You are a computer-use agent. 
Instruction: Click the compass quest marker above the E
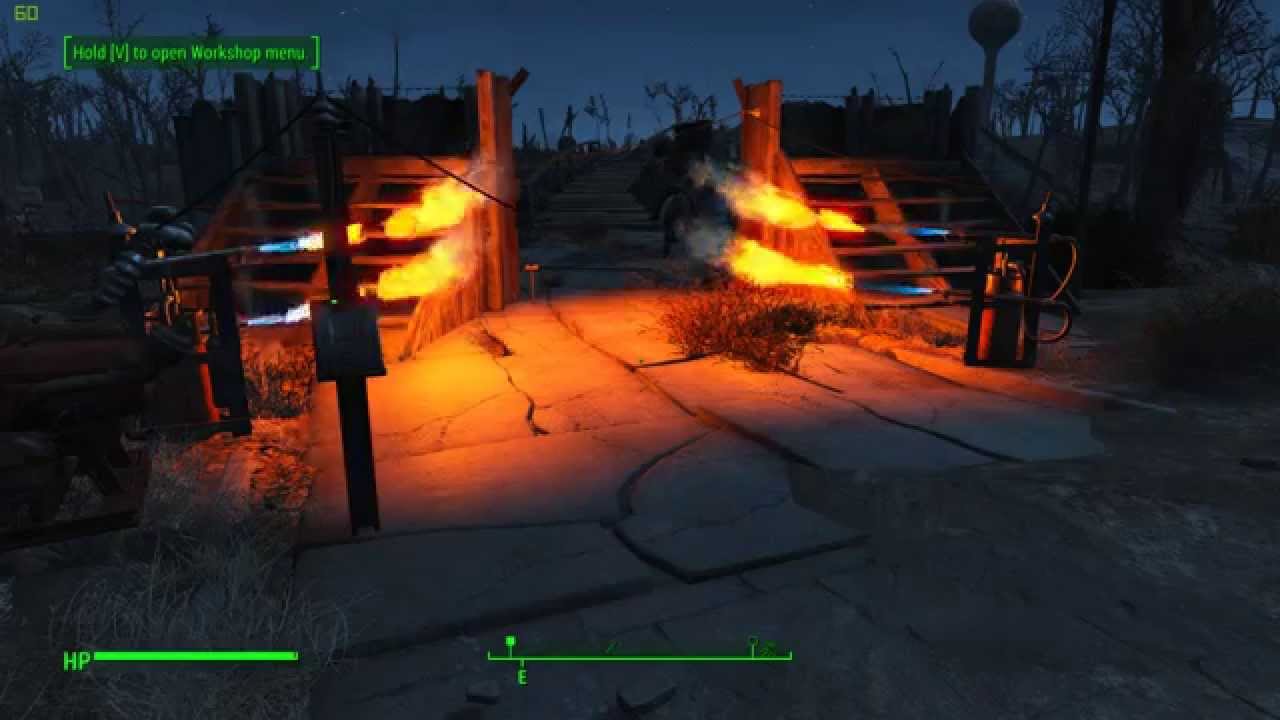point(511,642)
